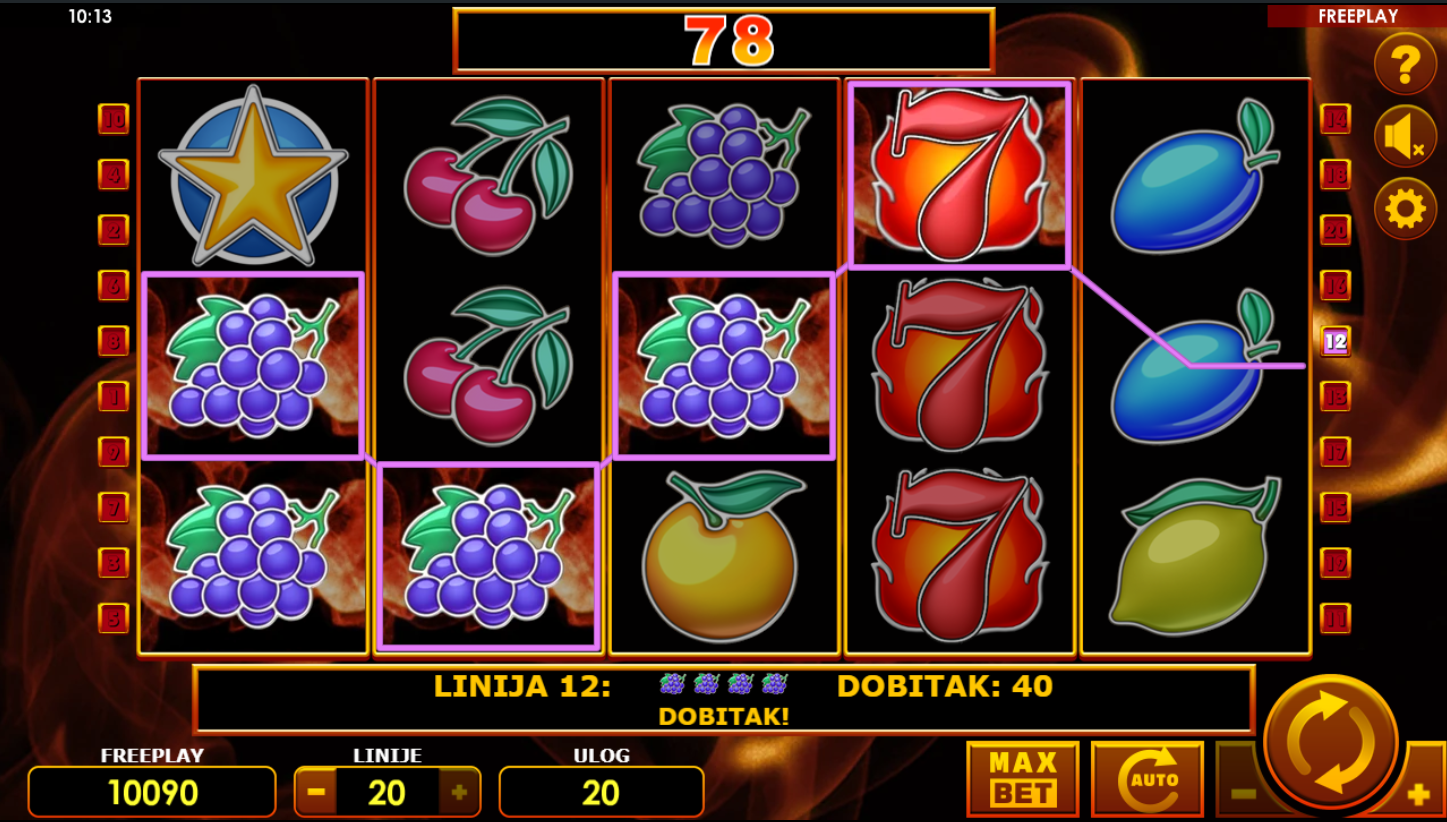The width and height of the screenshot is (1447, 822).
Task: Select payline marker number 10
Action: [x=113, y=120]
